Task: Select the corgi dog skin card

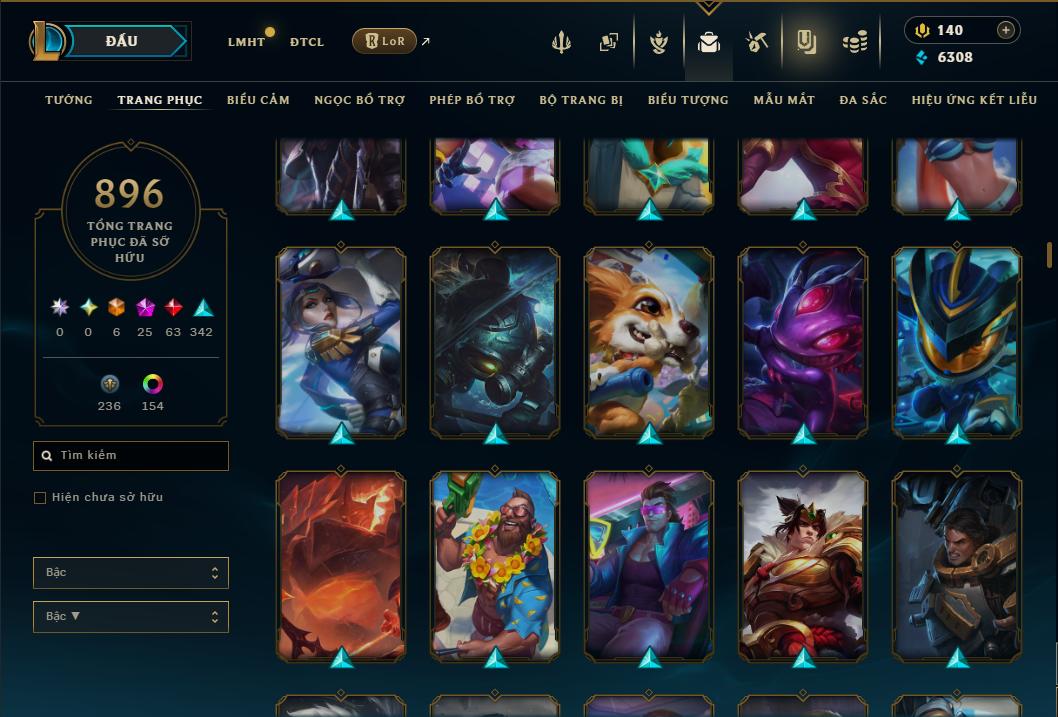Action: (649, 340)
